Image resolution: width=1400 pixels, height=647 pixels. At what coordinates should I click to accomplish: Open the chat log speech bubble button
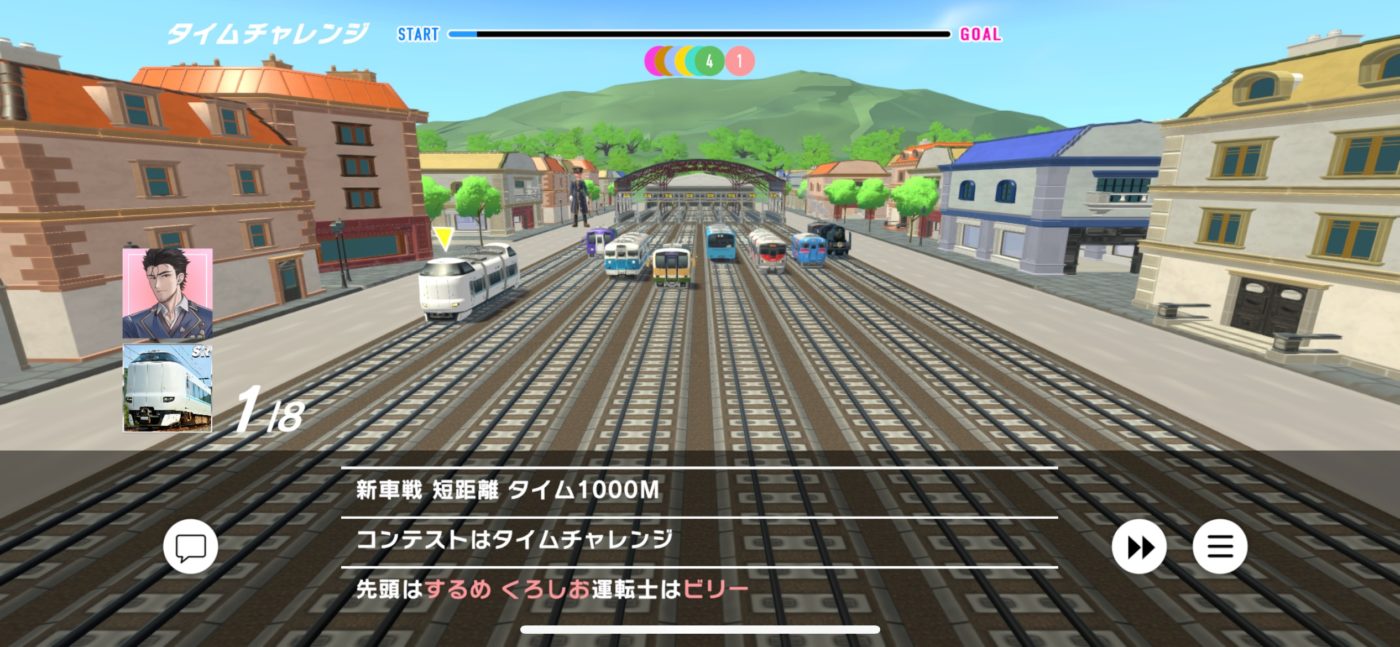point(190,547)
